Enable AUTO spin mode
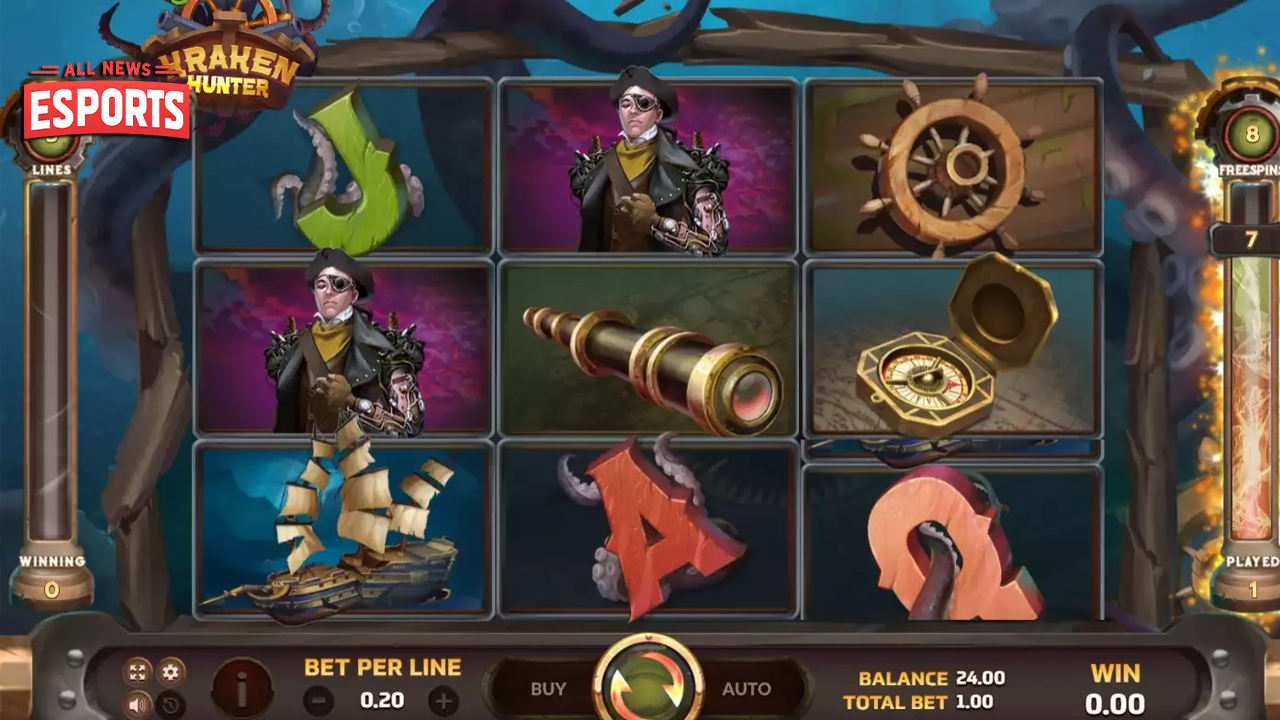The width and height of the screenshot is (1280, 720). [746, 689]
